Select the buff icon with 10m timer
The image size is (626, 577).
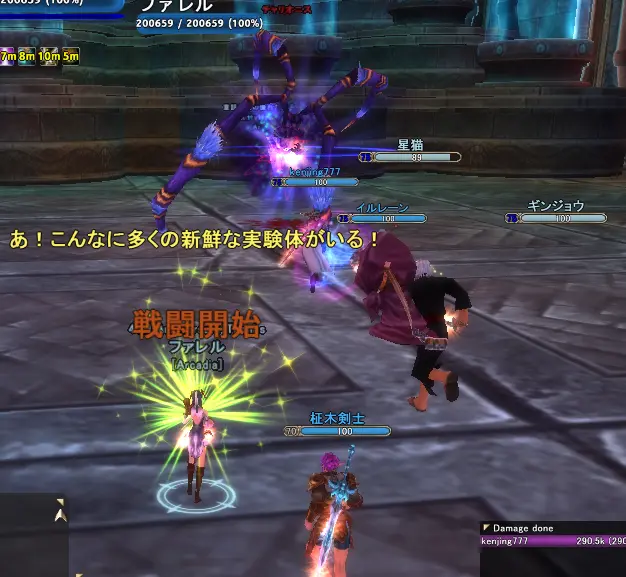[49, 55]
